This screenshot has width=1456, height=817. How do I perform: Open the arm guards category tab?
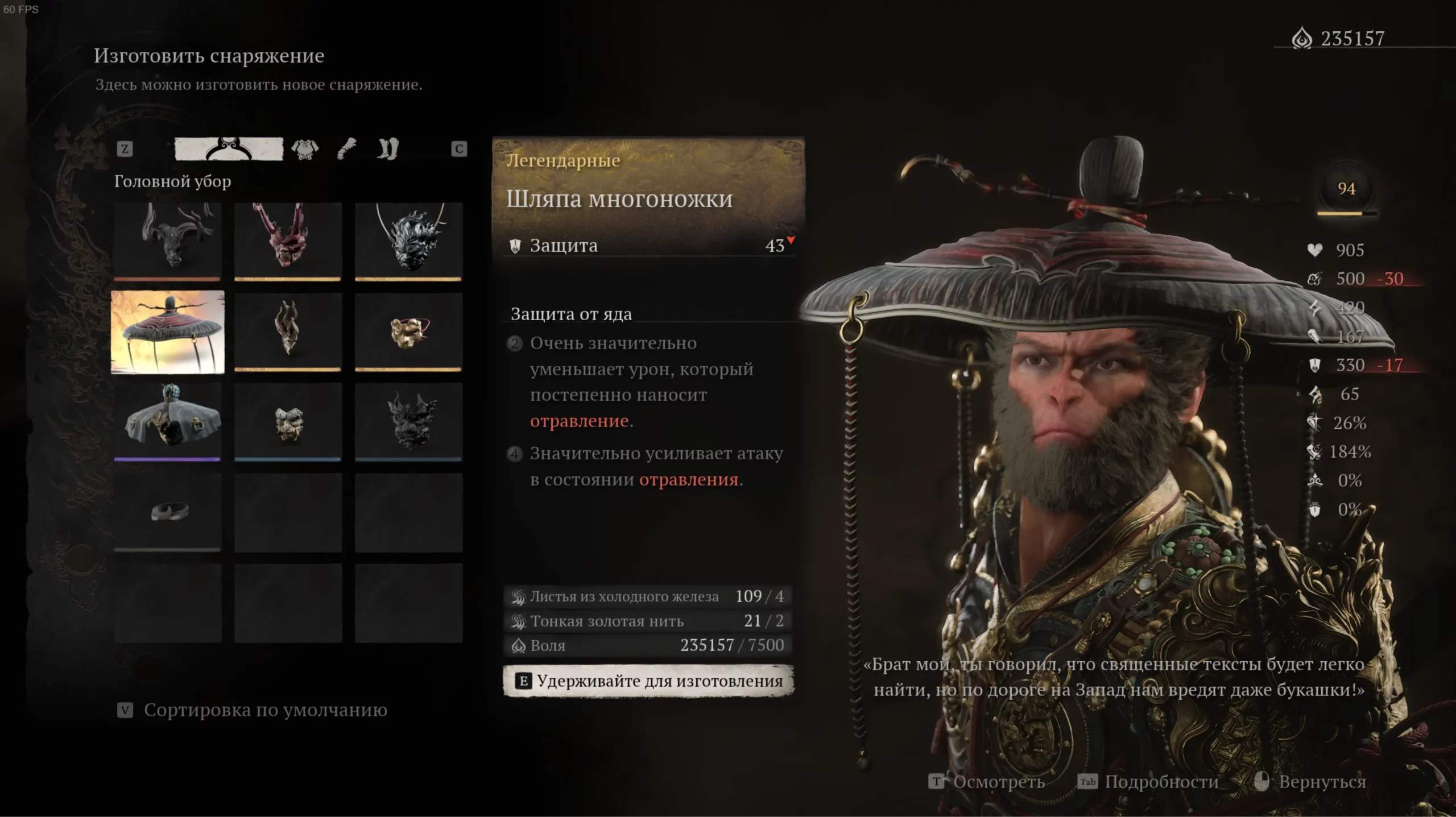(x=347, y=149)
